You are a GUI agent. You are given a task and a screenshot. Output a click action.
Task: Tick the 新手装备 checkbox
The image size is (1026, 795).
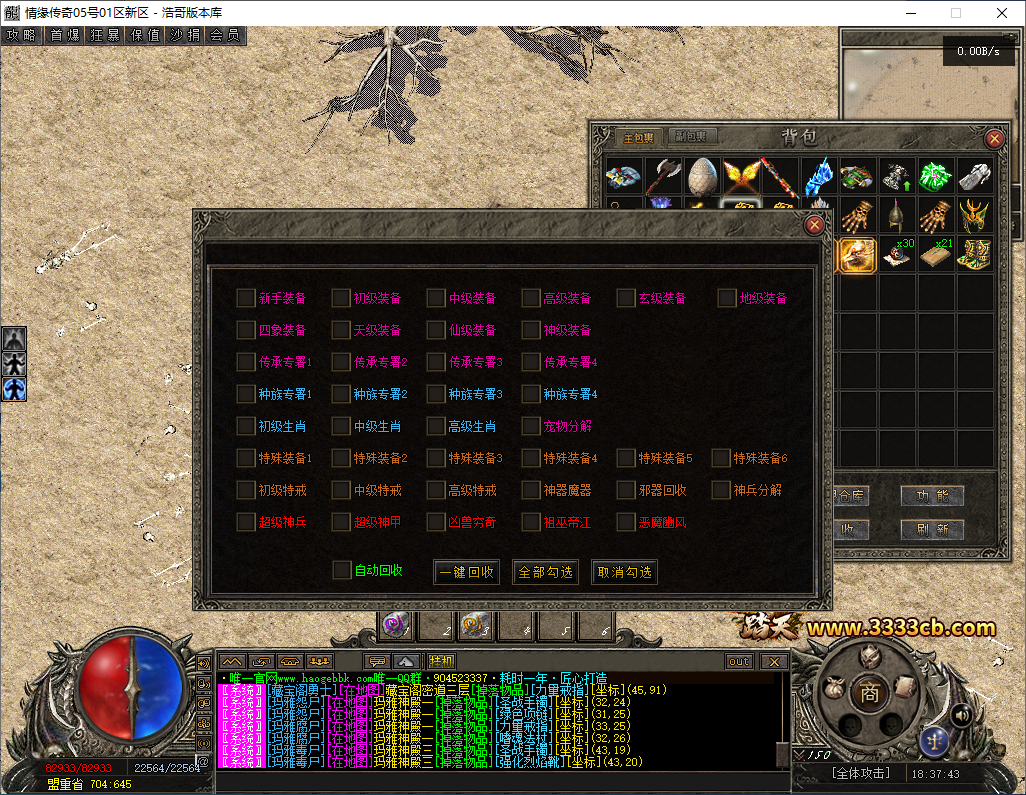[246, 298]
